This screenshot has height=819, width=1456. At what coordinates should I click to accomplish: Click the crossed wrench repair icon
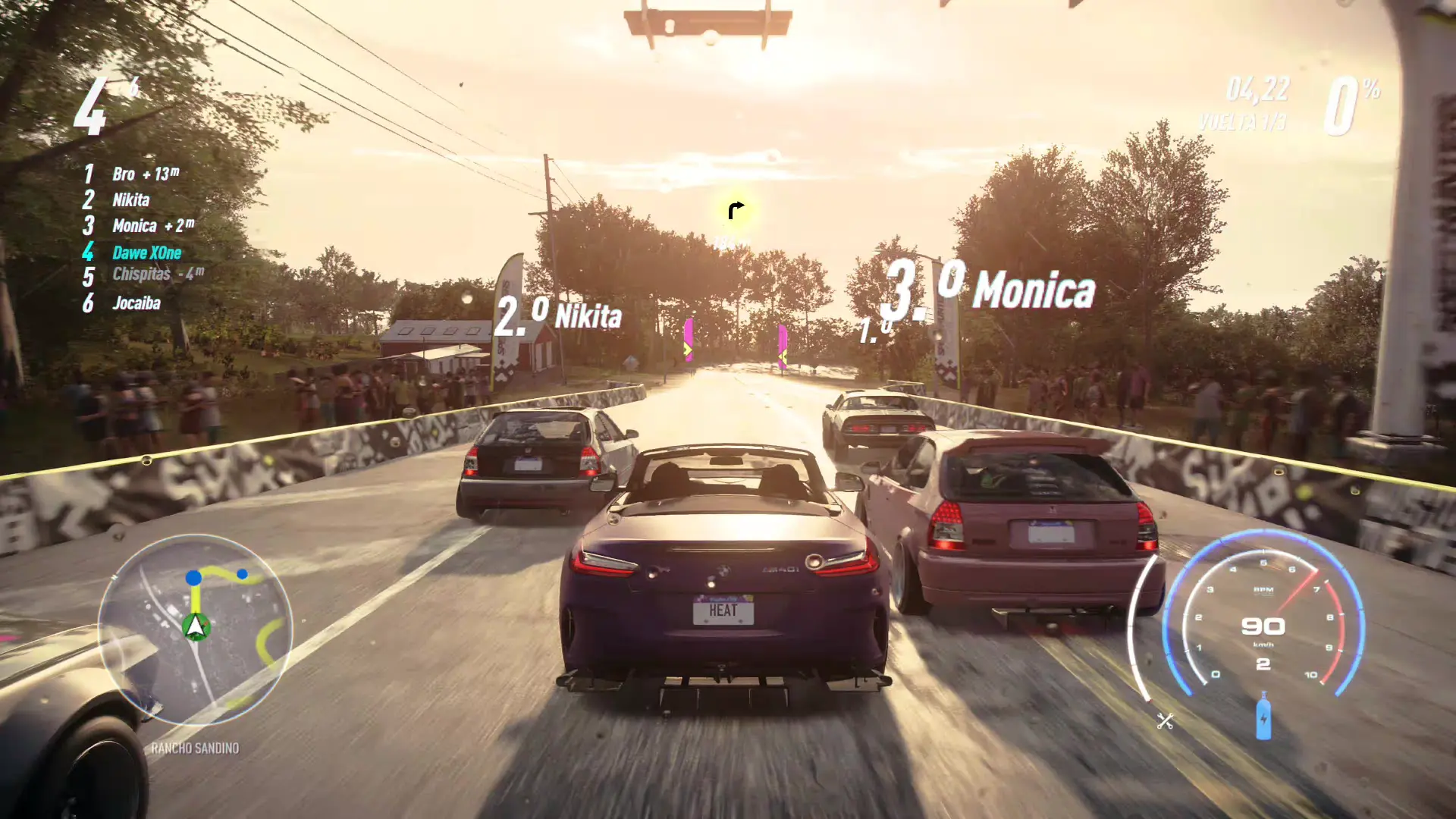[1165, 720]
